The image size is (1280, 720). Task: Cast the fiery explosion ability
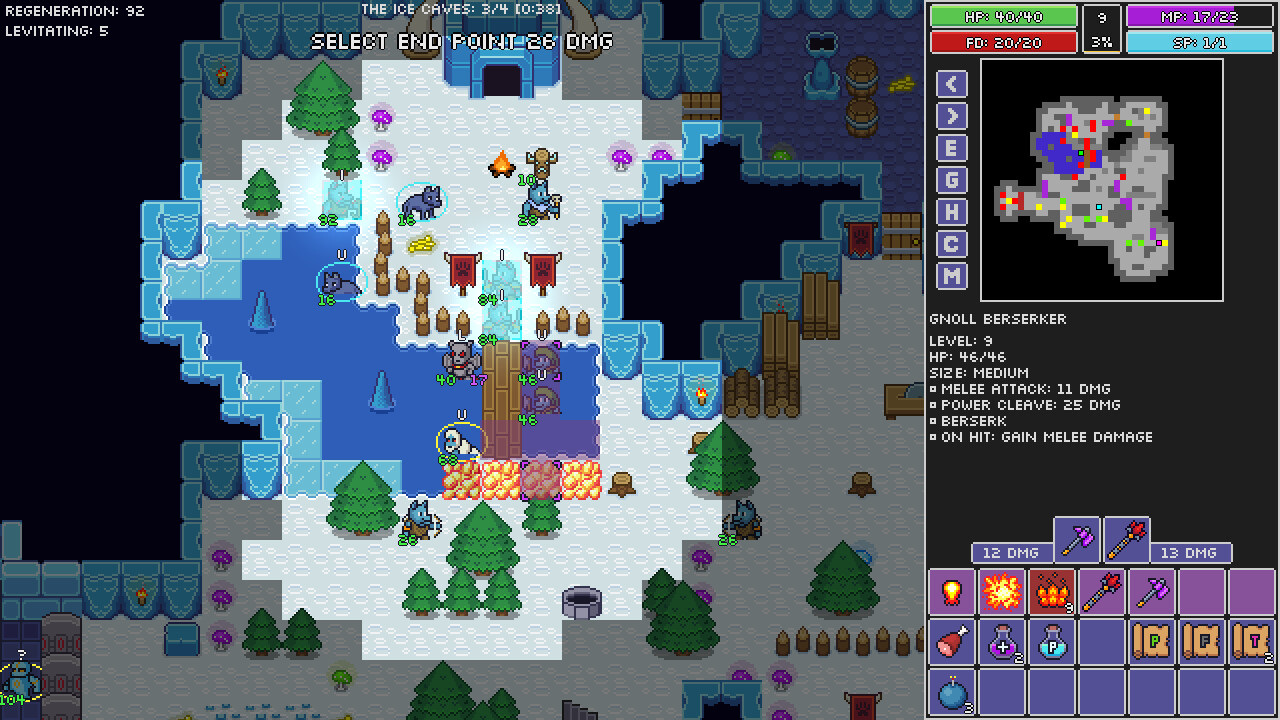pyautogui.click(x=1002, y=592)
